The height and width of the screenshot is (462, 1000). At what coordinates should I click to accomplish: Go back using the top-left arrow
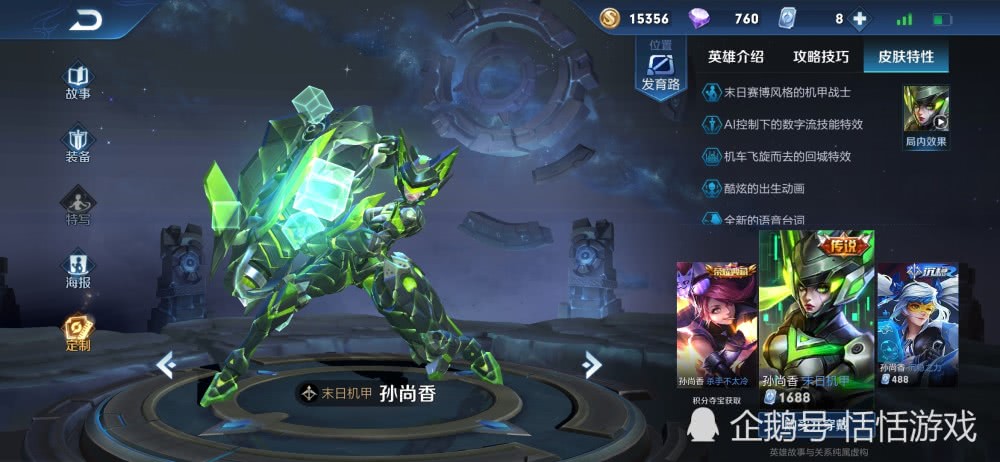point(86,19)
